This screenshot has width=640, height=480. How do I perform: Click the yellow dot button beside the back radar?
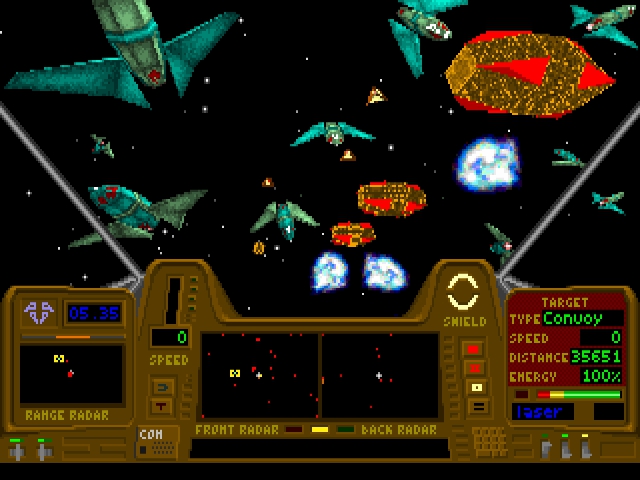[x=476, y=387]
